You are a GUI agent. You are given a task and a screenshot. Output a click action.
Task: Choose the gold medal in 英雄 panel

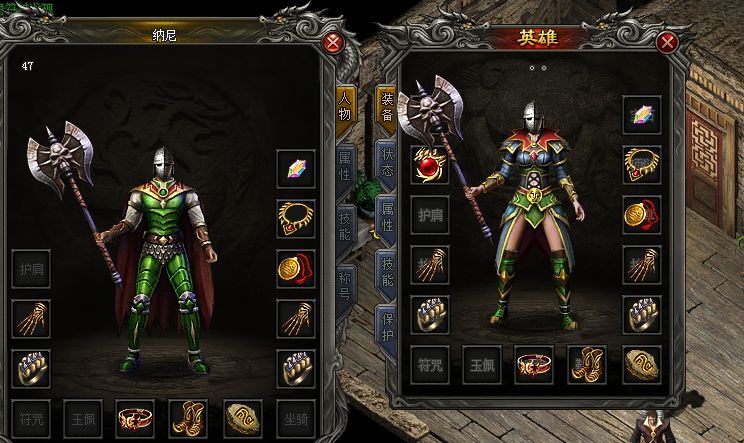tap(642, 215)
